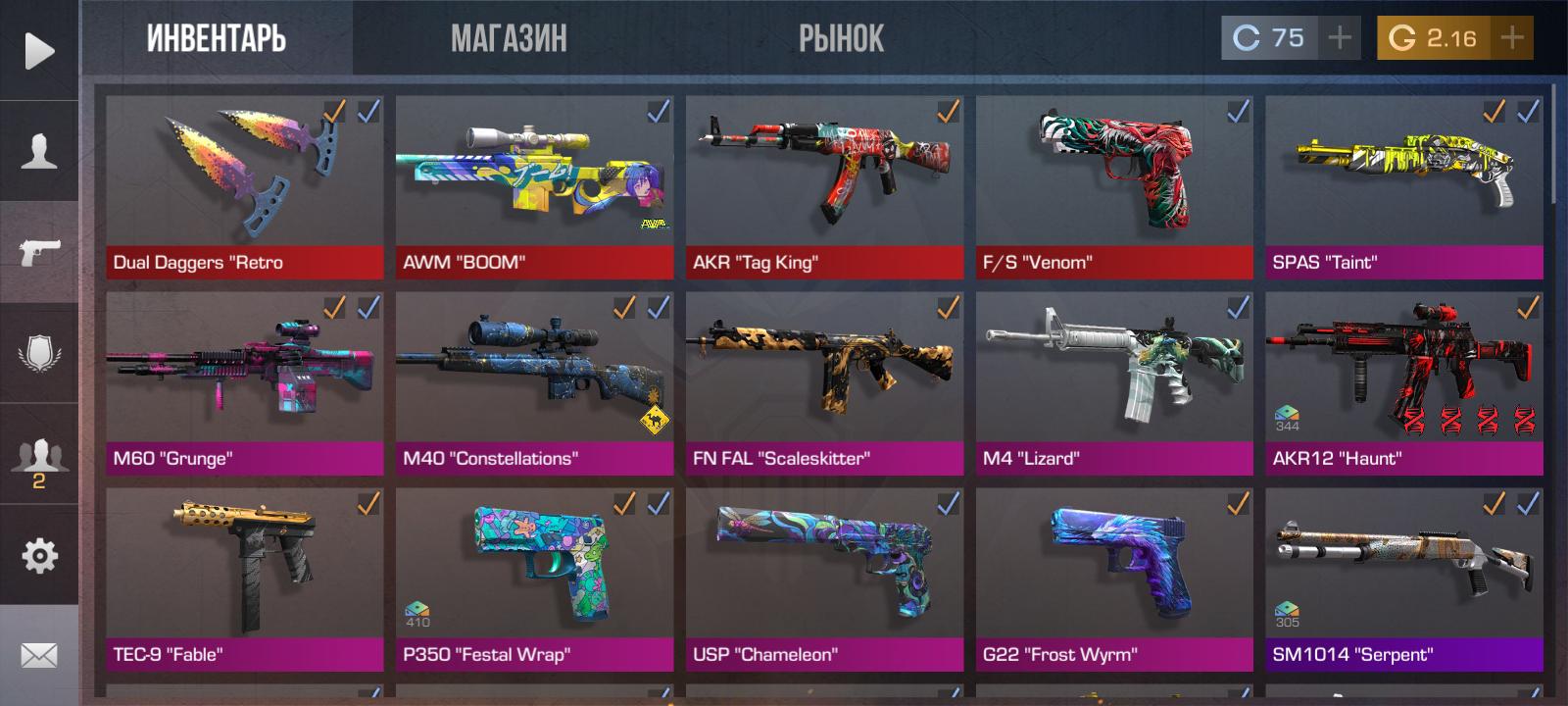Pick the M40 "Constellations" skin

coord(534,382)
